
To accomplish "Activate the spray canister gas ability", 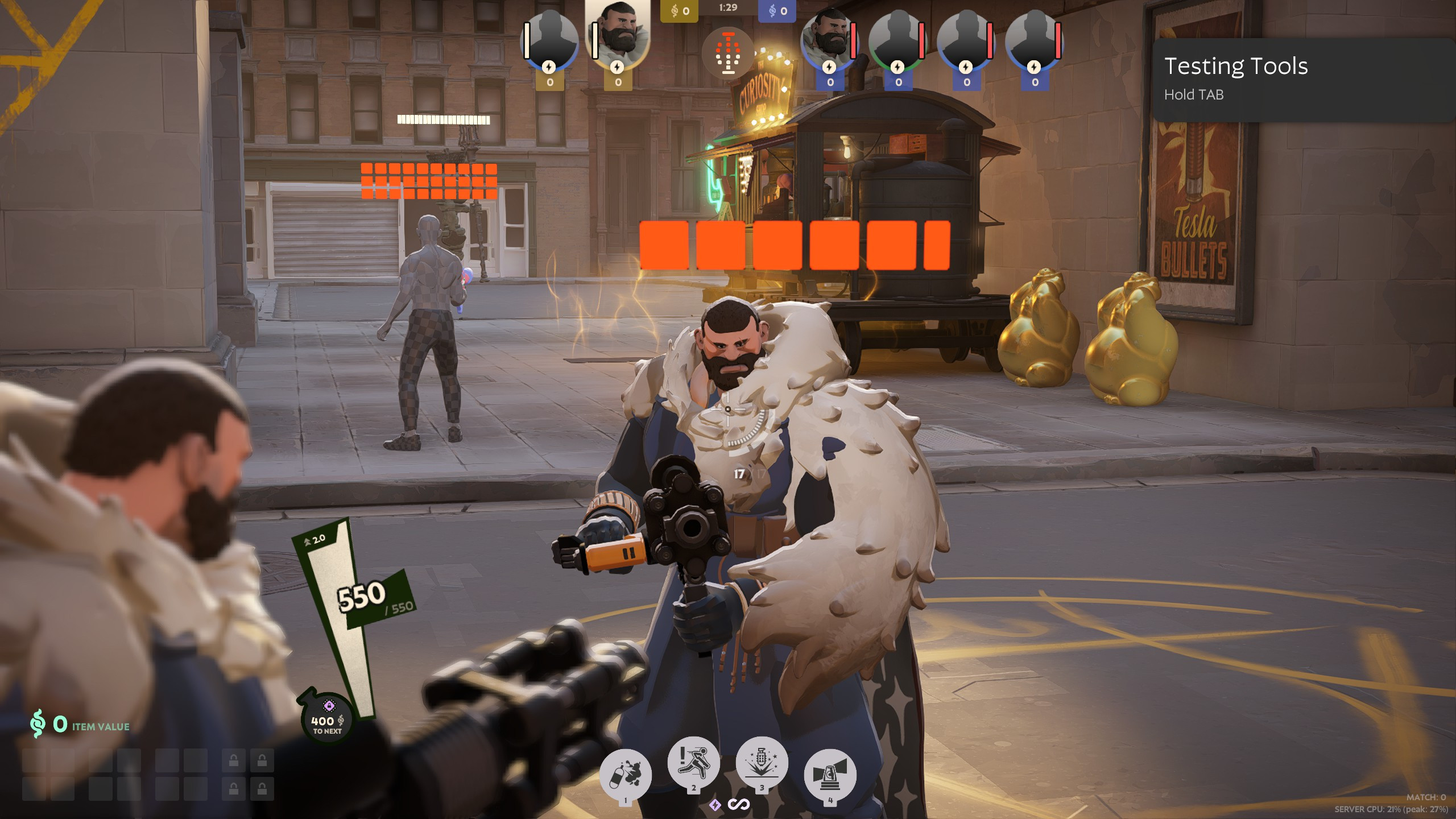I will (625, 774).
